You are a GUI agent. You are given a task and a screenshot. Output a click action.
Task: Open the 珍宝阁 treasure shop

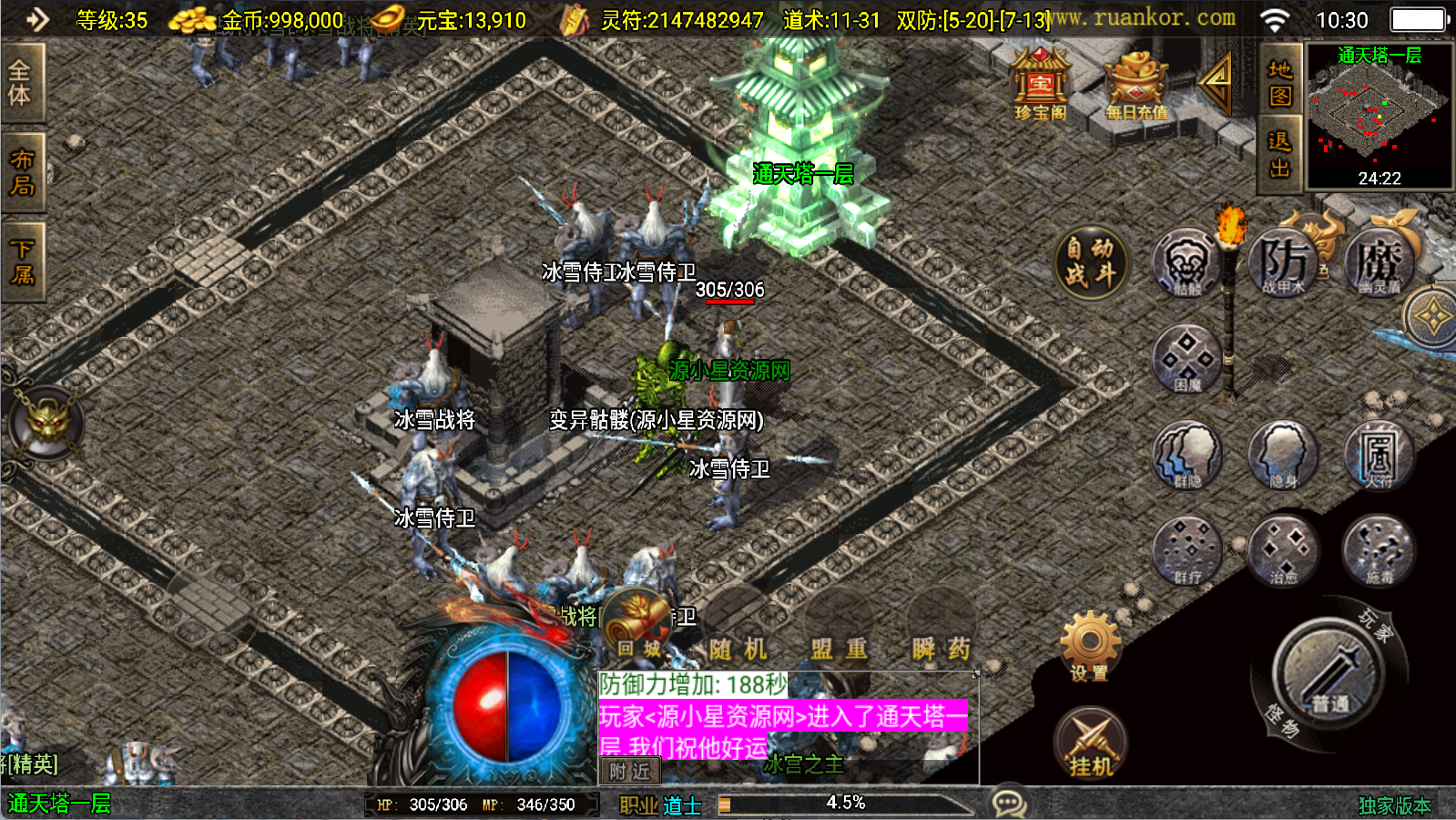[1040, 86]
